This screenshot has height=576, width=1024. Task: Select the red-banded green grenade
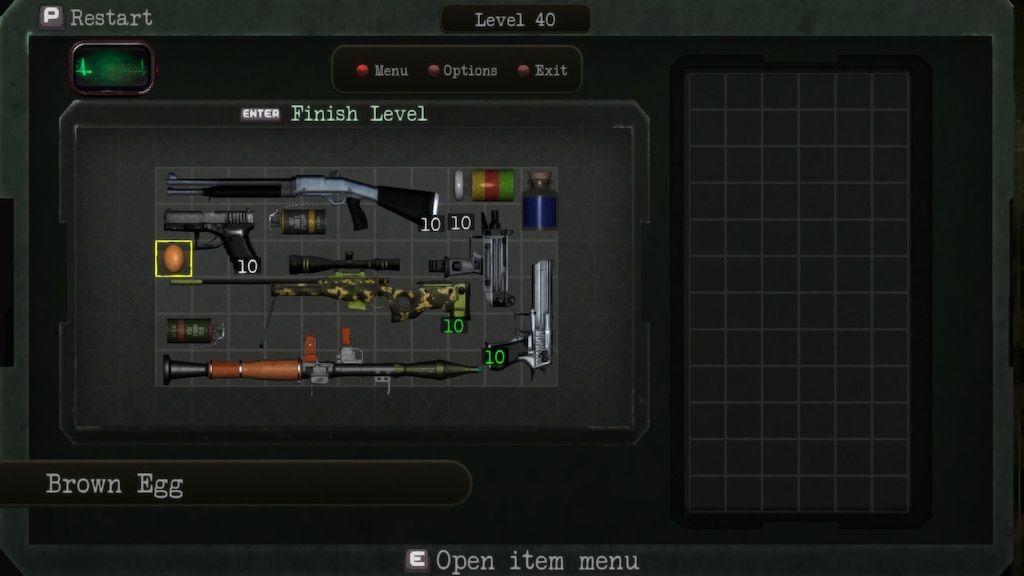pos(192,330)
